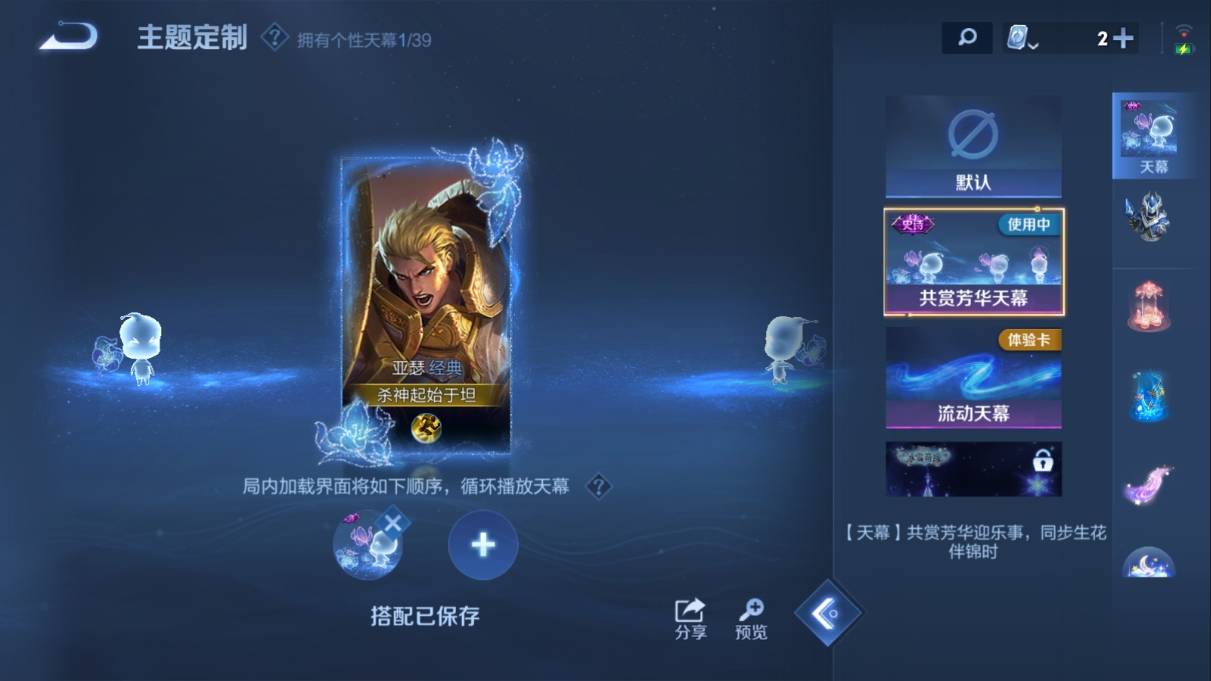The height and width of the screenshot is (681, 1211).
Task: Open the armored knight category tab
Action: [1147, 217]
